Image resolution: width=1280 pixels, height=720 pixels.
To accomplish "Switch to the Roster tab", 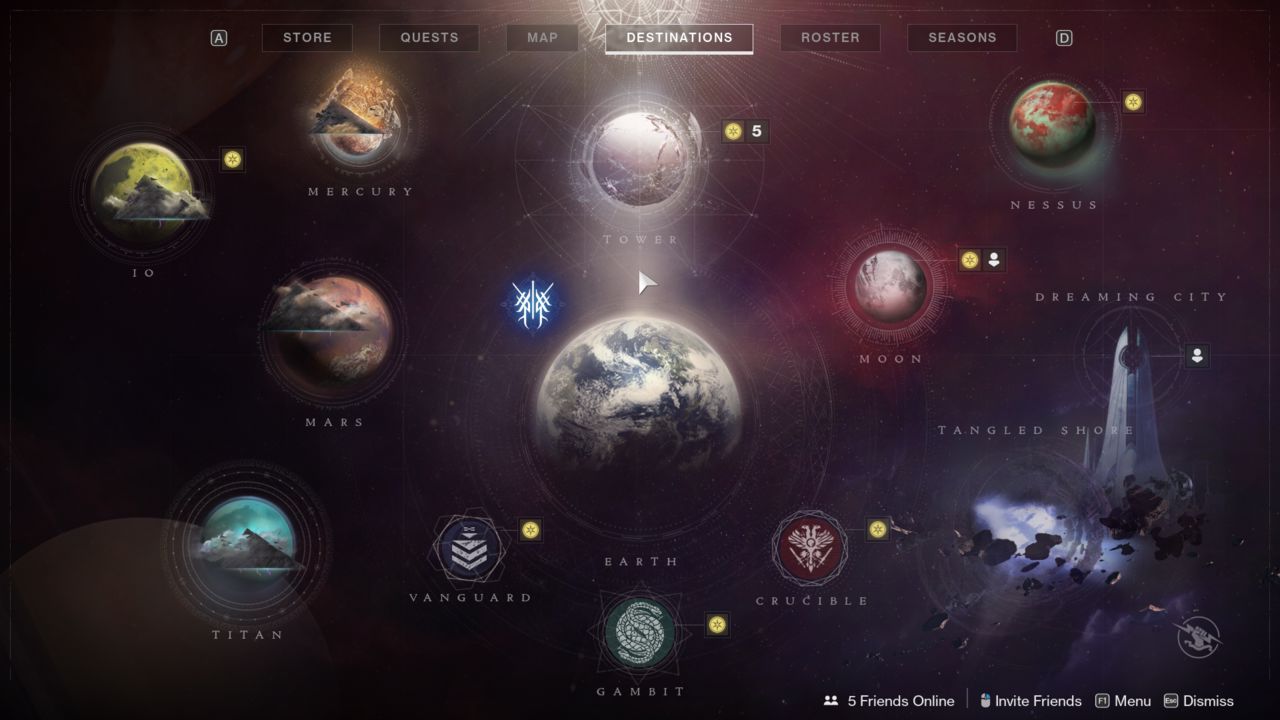I will coord(830,38).
